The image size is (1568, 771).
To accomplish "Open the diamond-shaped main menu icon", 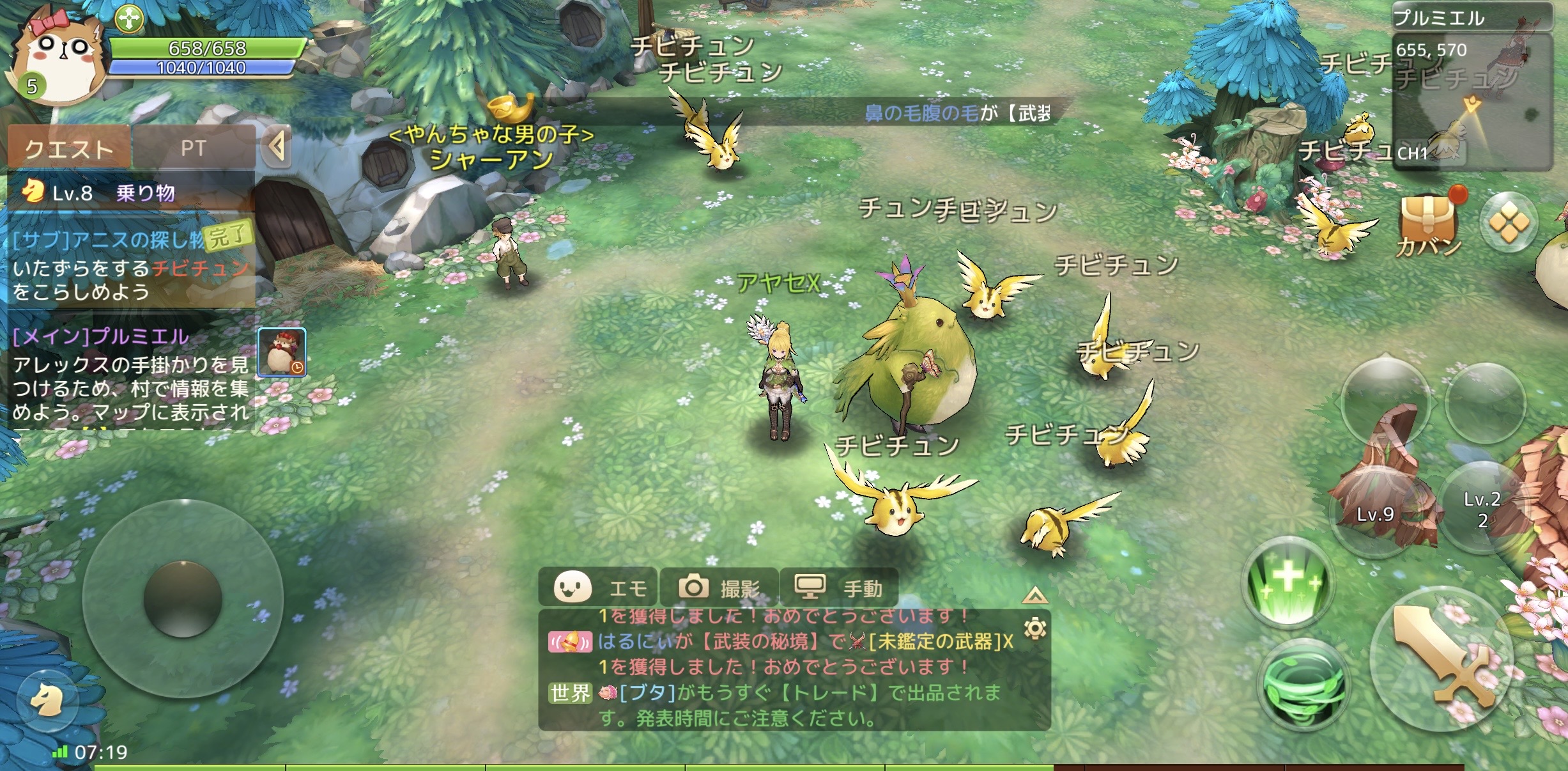I will pos(1509,223).
